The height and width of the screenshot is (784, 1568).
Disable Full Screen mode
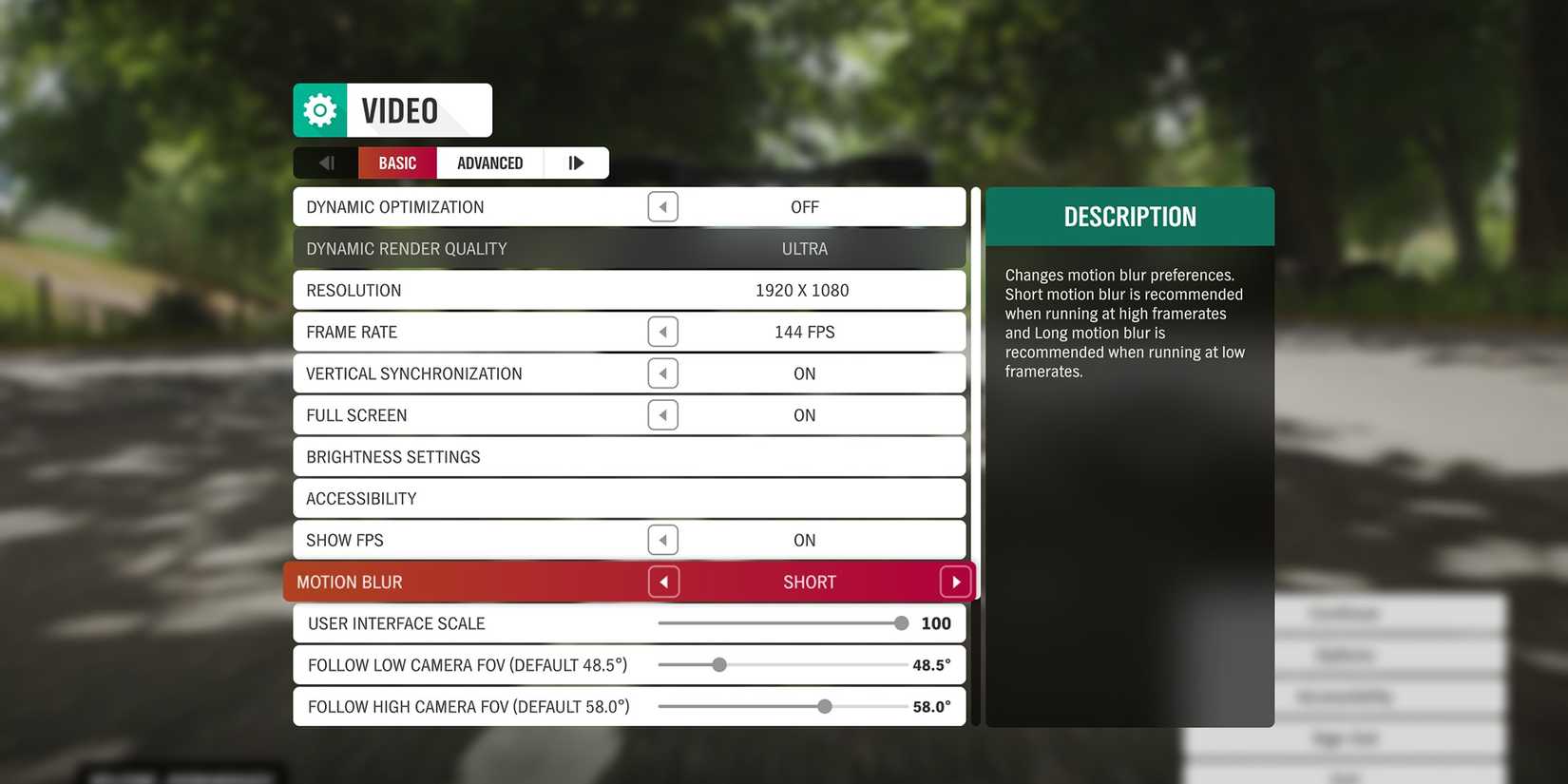[x=662, y=414]
